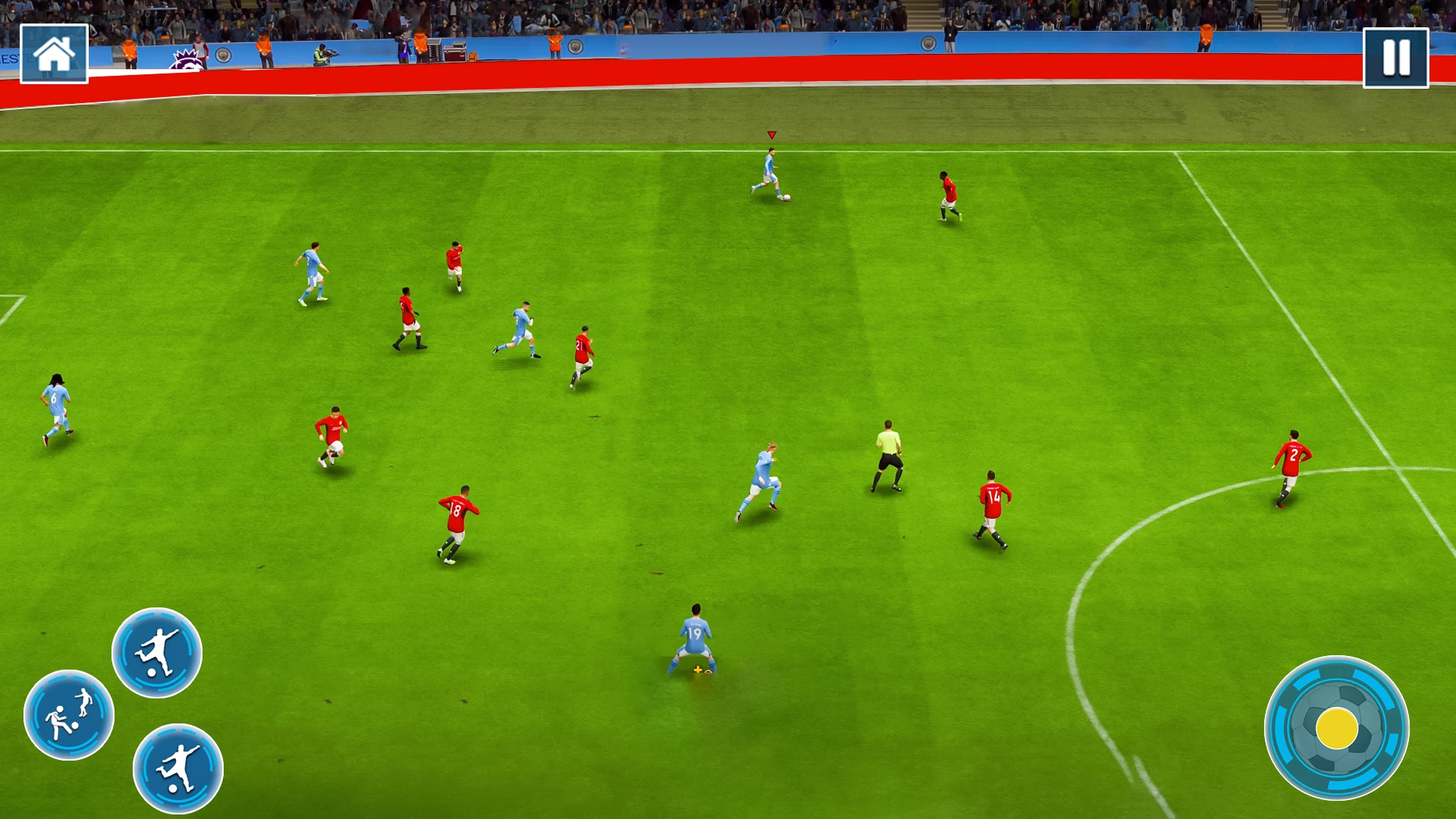1456x819 pixels.
Task: Tap the two-player pass button
Action: (69, 714)
